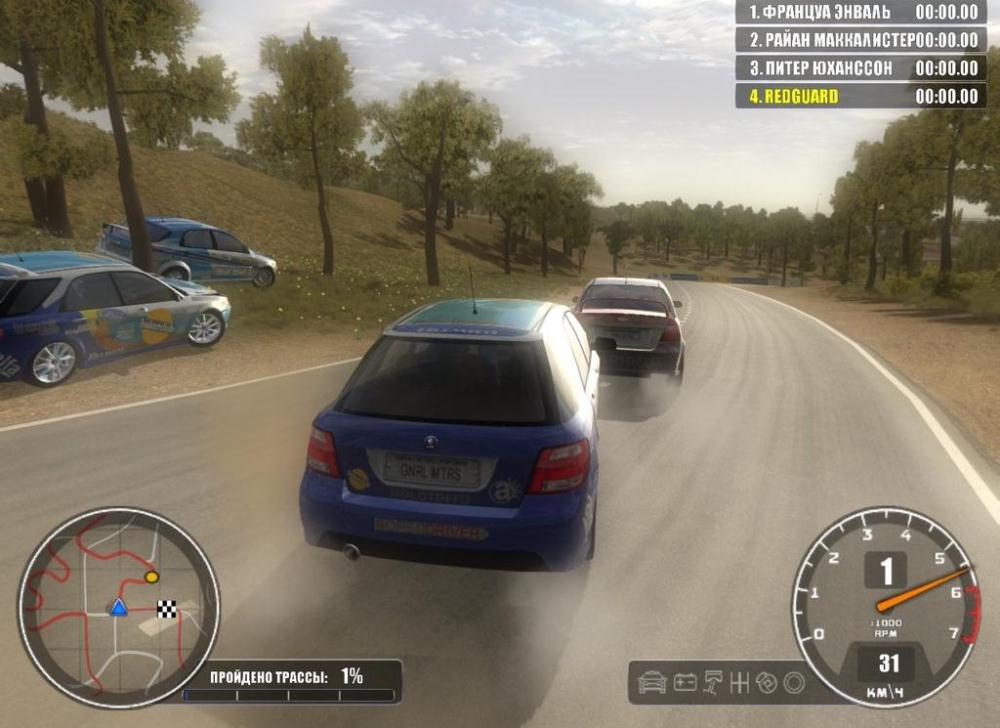
Task: Select the checkered finish flag on minimap
Action: [x=167, y=608]
